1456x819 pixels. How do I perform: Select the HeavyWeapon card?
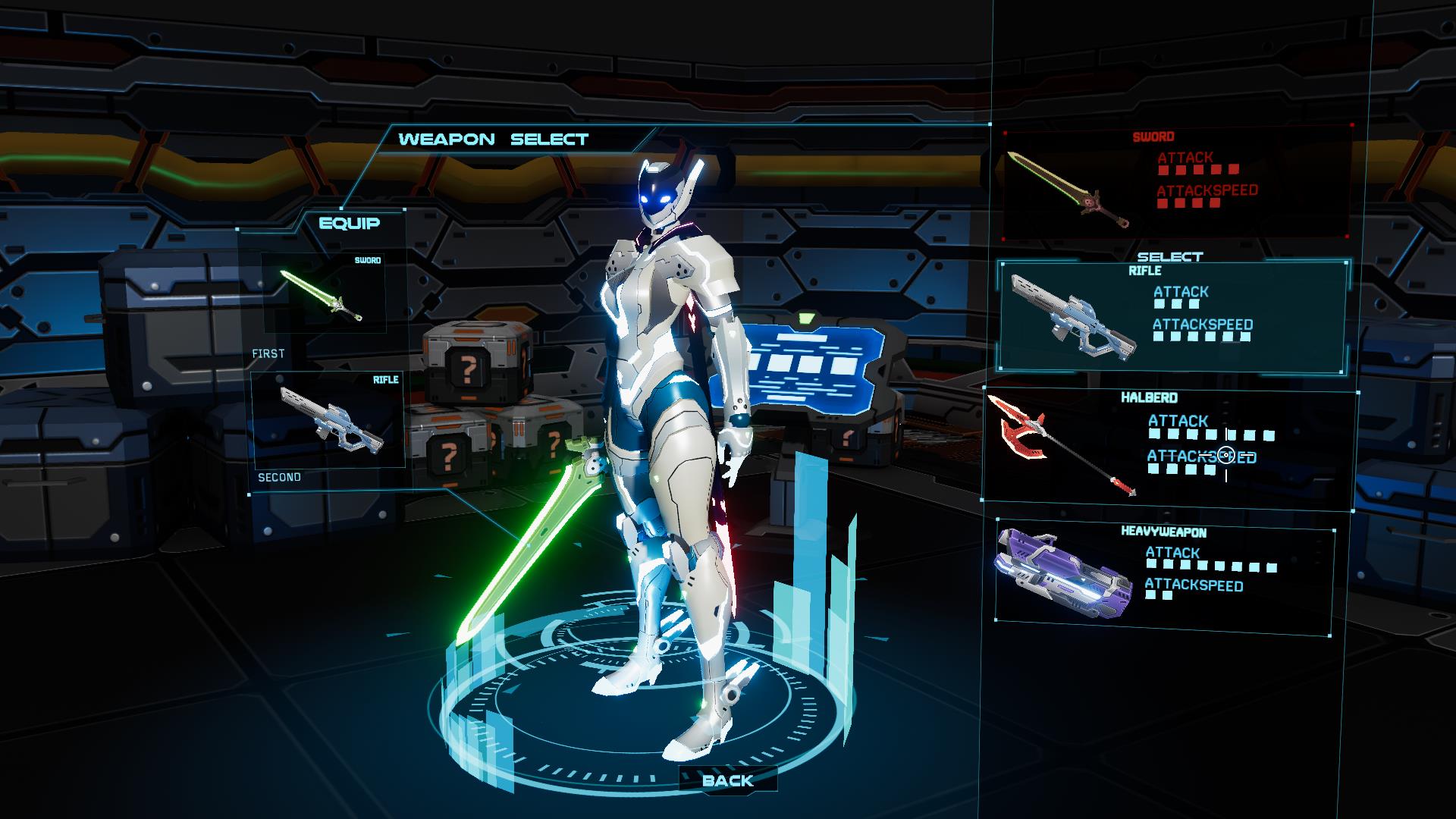[x=1164, y=575]
